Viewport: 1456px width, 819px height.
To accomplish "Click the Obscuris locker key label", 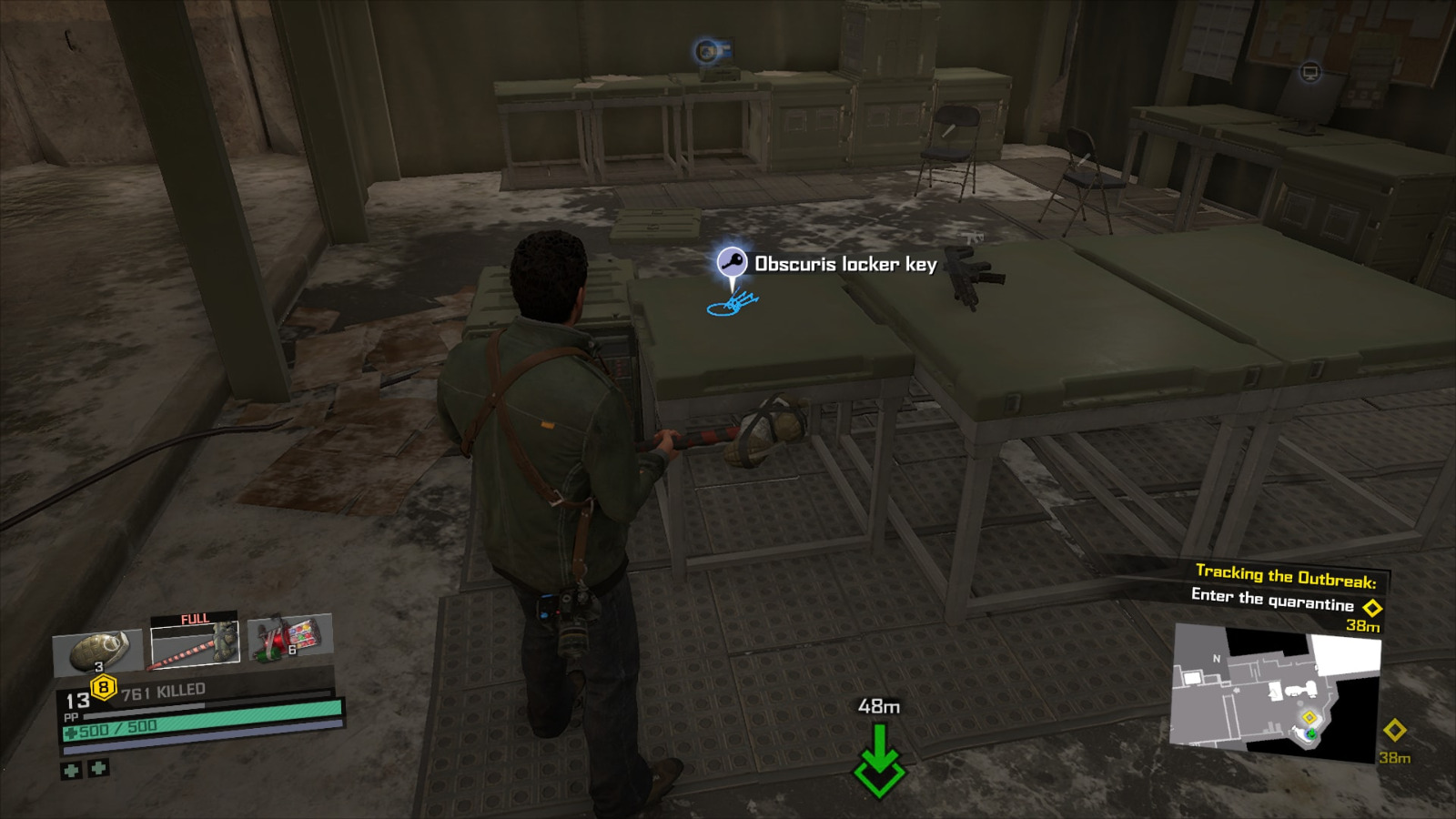I will click(x=844, y=265).
